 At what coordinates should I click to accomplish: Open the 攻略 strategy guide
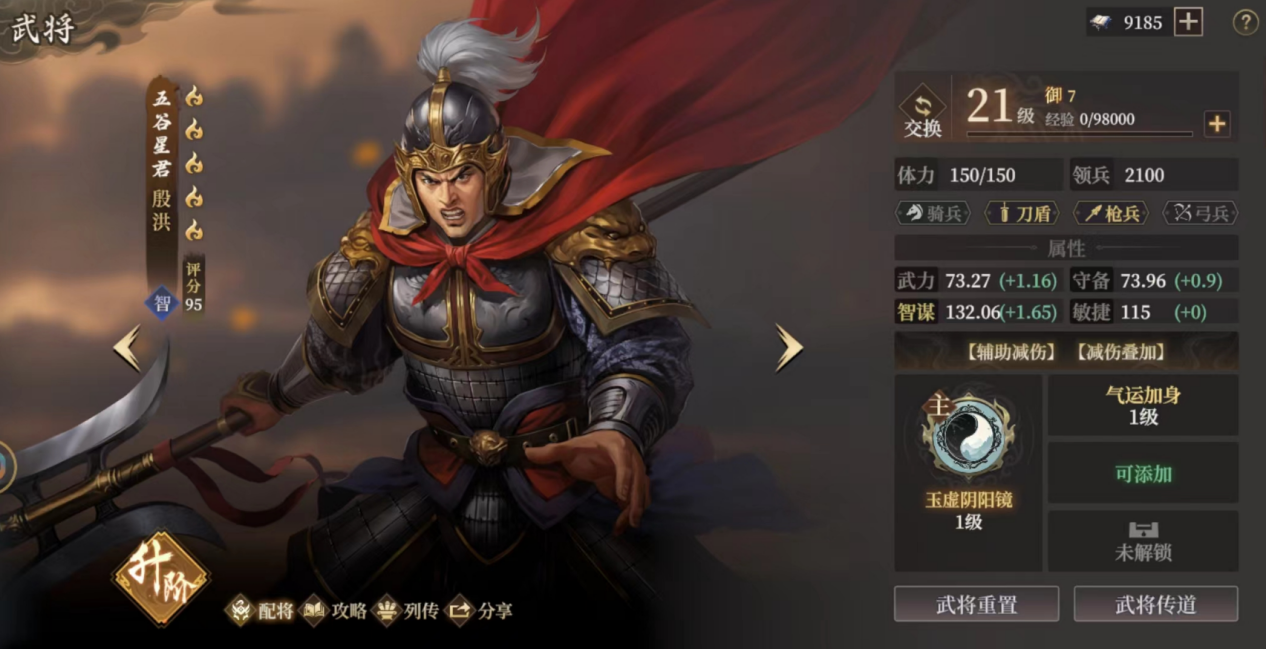click(x=336, y=611)
